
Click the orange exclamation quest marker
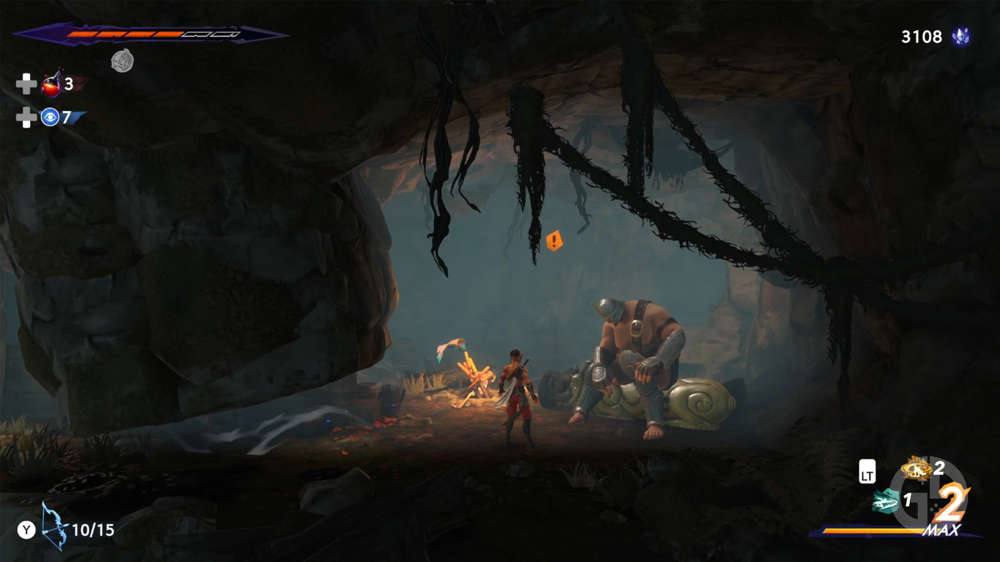(x=554, y=240)
